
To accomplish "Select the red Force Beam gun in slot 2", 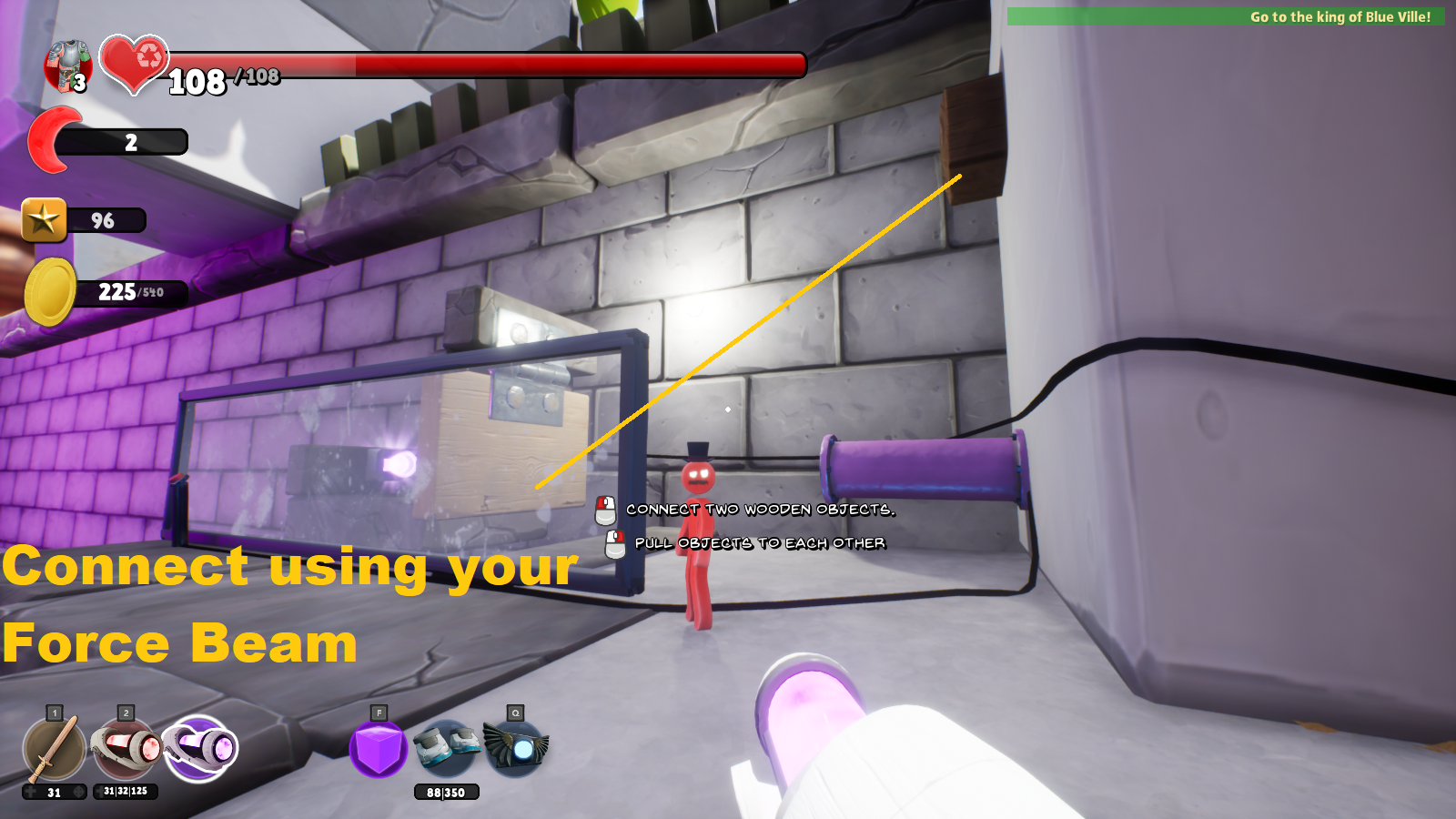I will [126, 748].
